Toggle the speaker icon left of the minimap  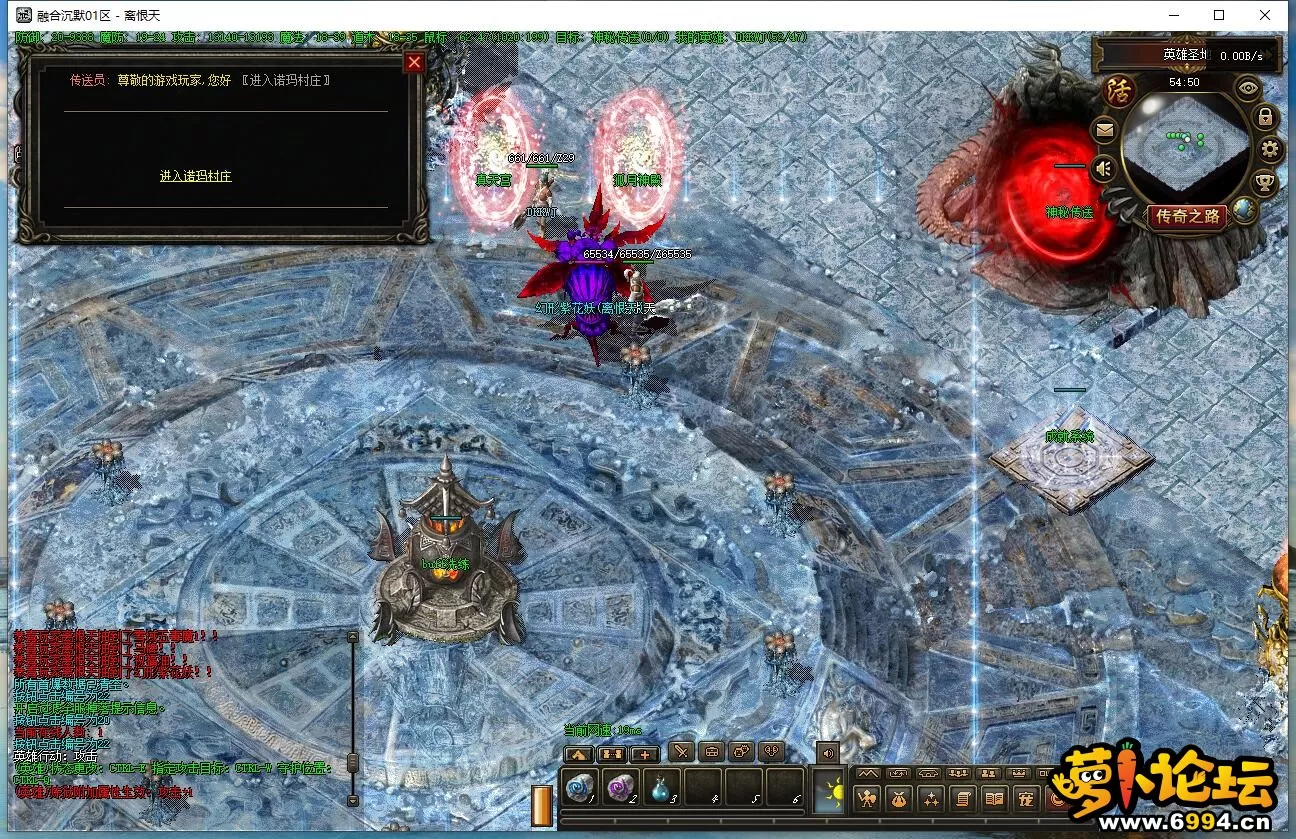(1104, 168)
